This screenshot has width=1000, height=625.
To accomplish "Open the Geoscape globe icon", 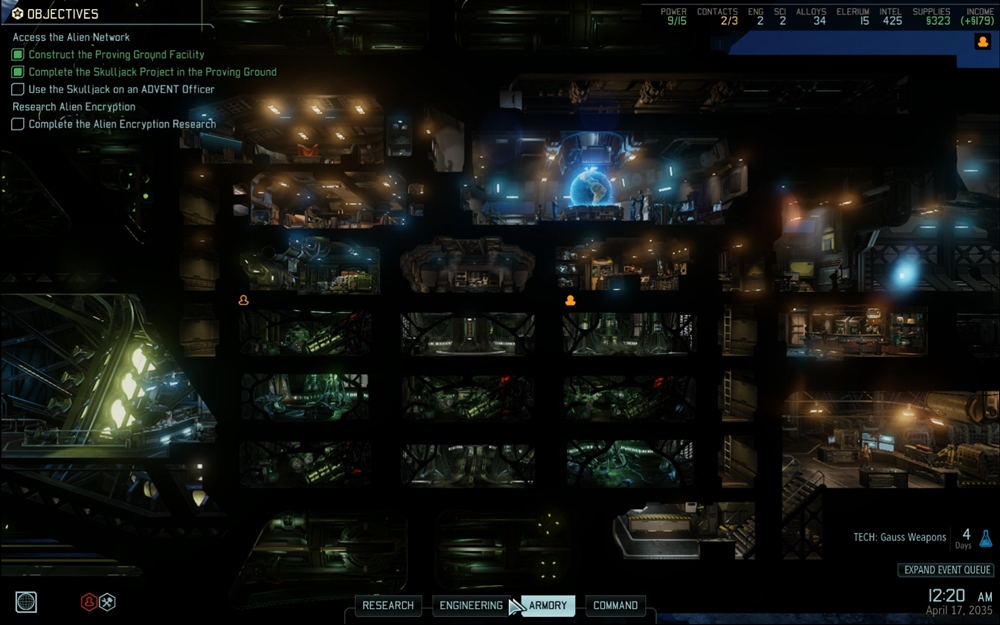I will [x=26, y=601].
